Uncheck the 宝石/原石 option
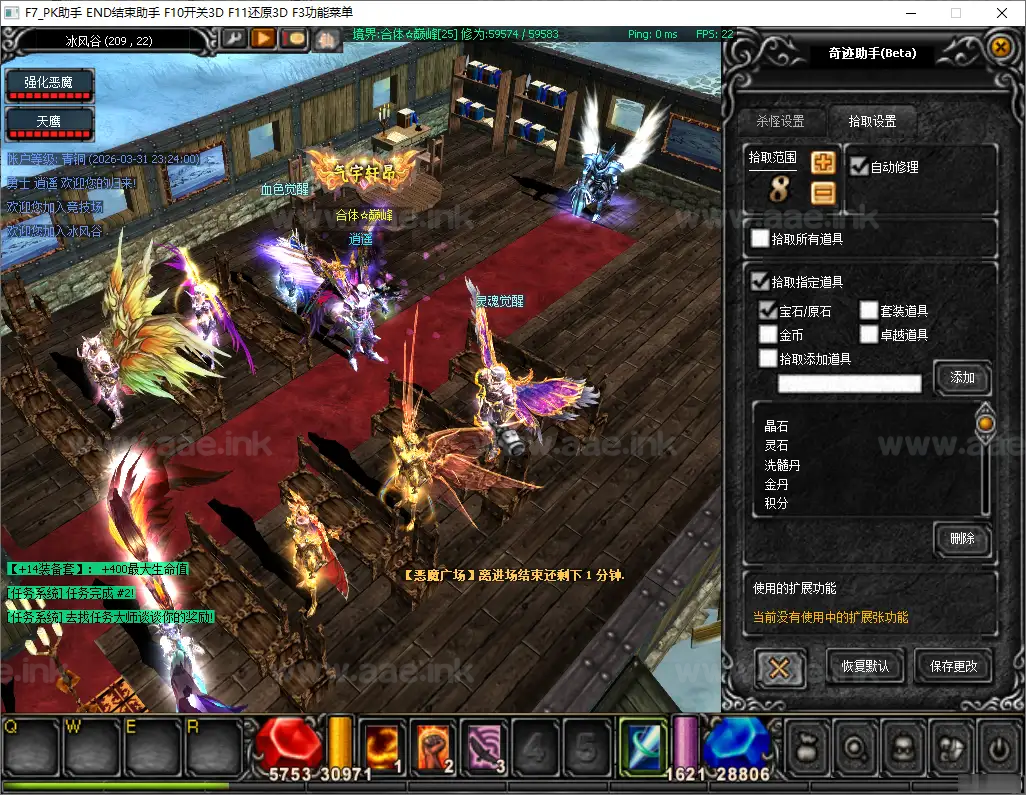The width and height of the screenshot is (1026, 795). pyautogui.click(x=768, y=311)
